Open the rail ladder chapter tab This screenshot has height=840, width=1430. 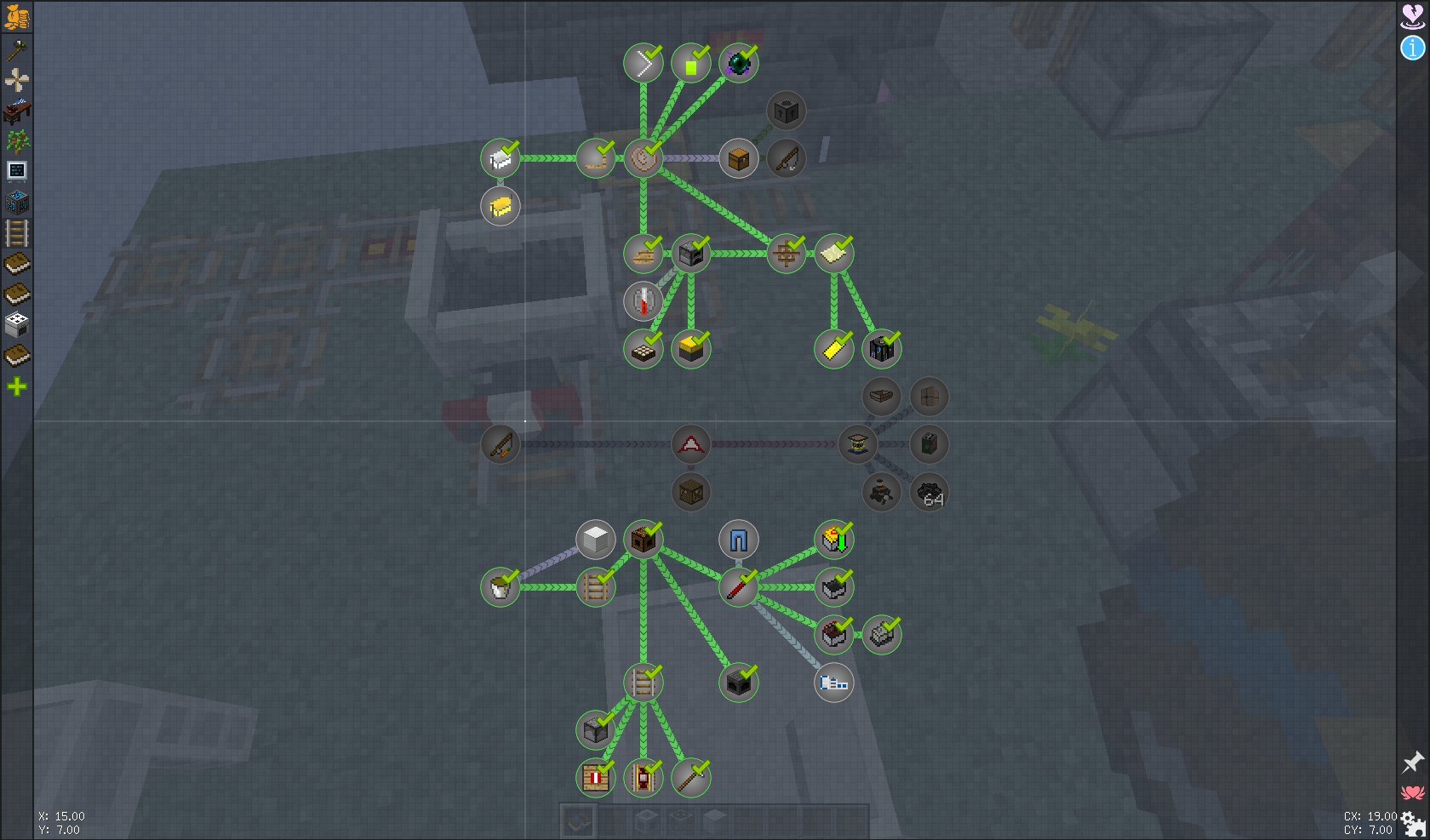[x=18, y=233]
